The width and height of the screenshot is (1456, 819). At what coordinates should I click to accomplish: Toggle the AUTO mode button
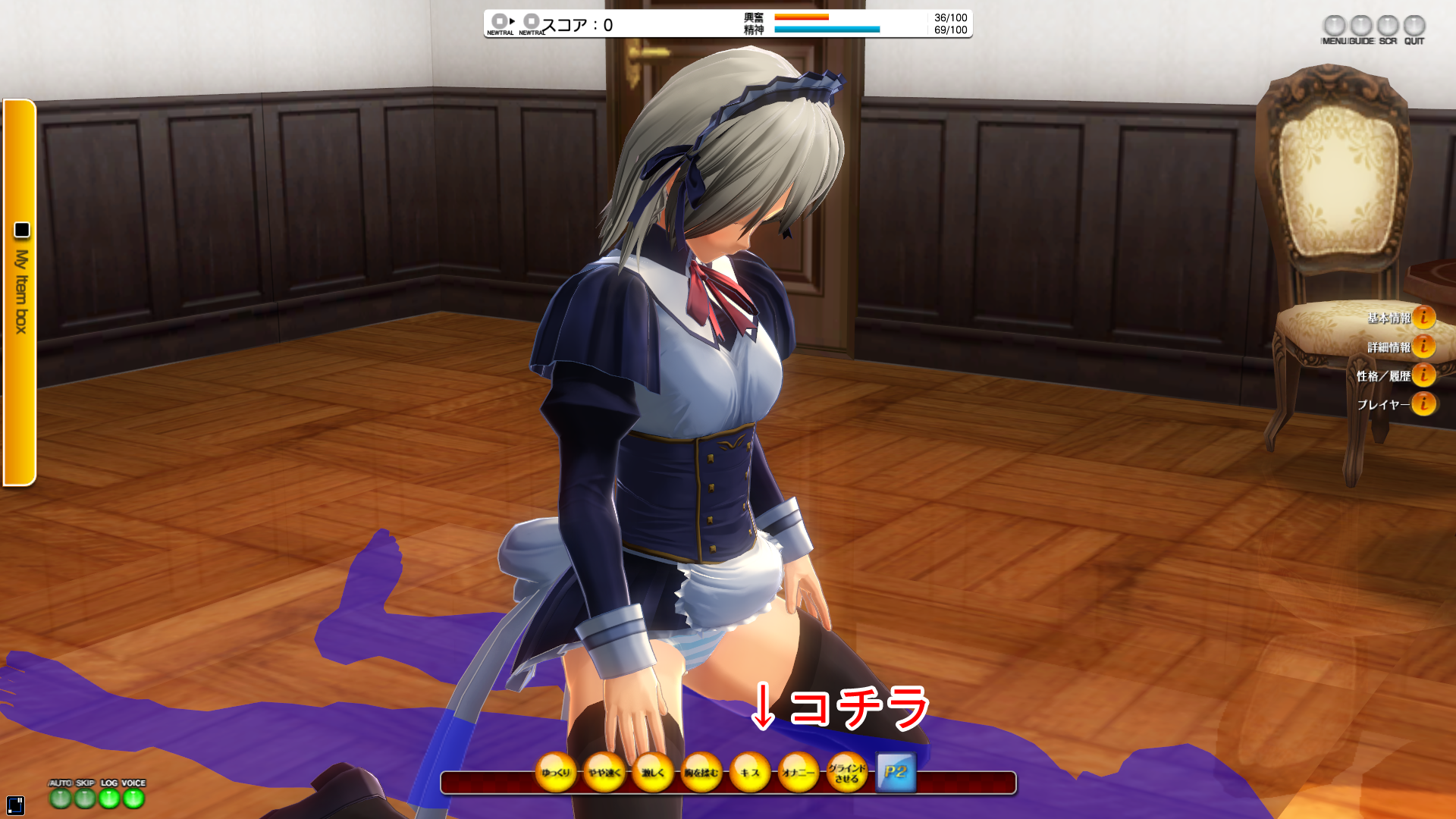tap(61, 798)
